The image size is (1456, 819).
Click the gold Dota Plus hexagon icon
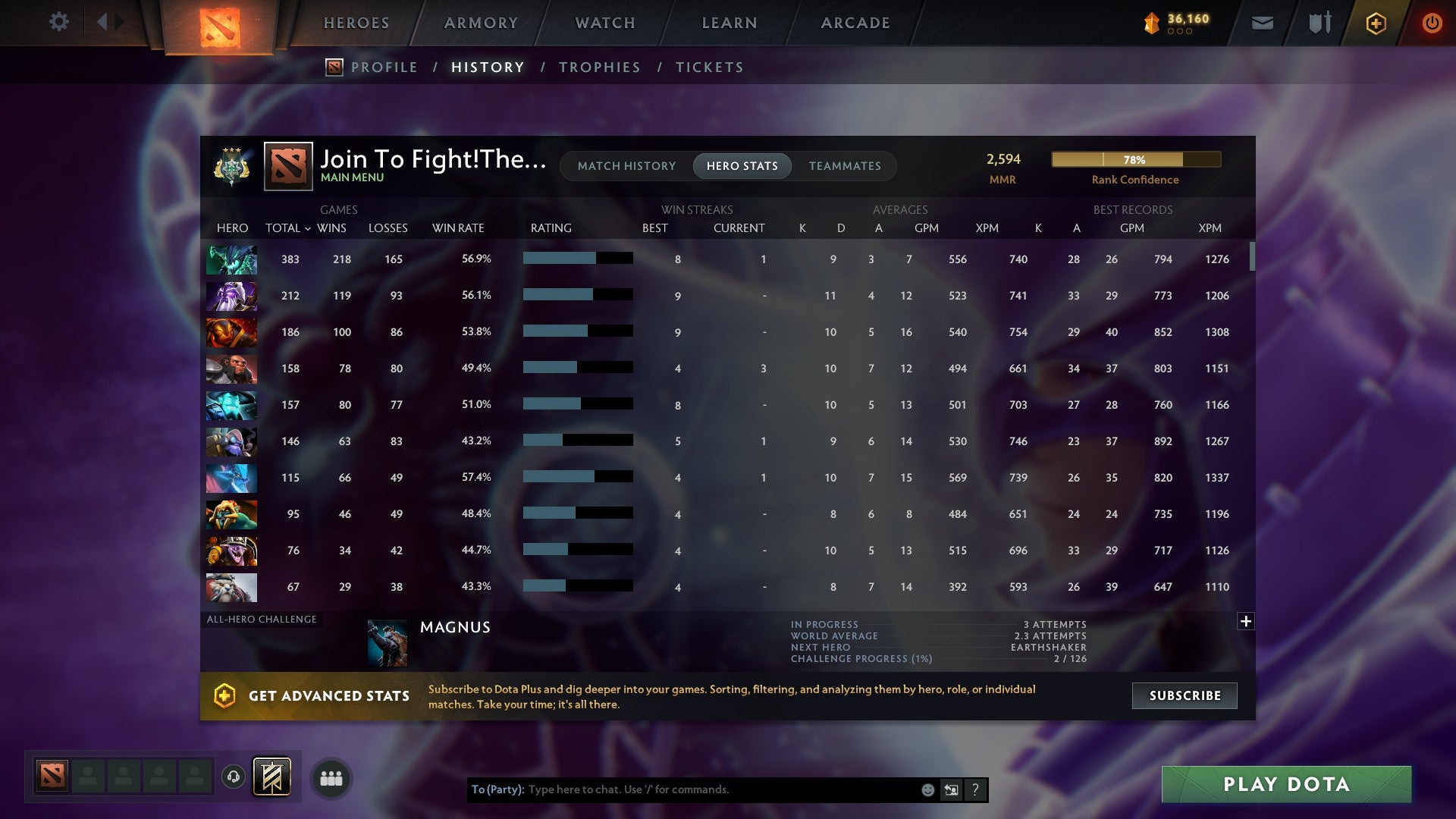pos(1376,23)
